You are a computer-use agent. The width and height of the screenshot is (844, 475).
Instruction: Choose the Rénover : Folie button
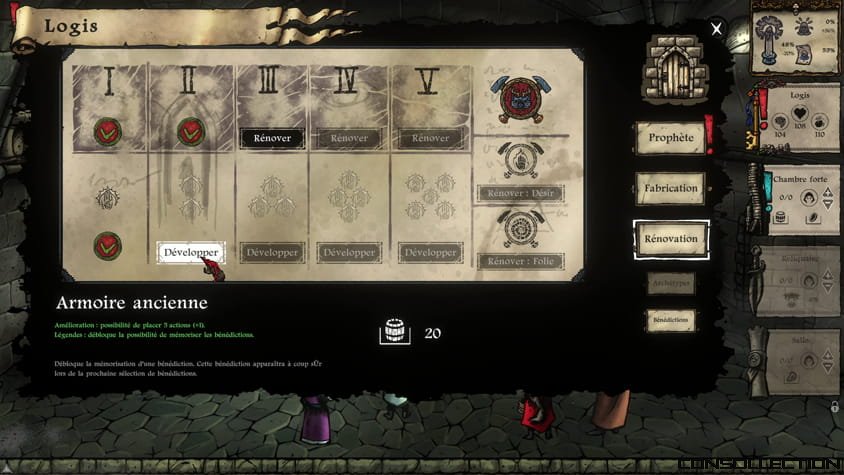(x=519, y=262)
